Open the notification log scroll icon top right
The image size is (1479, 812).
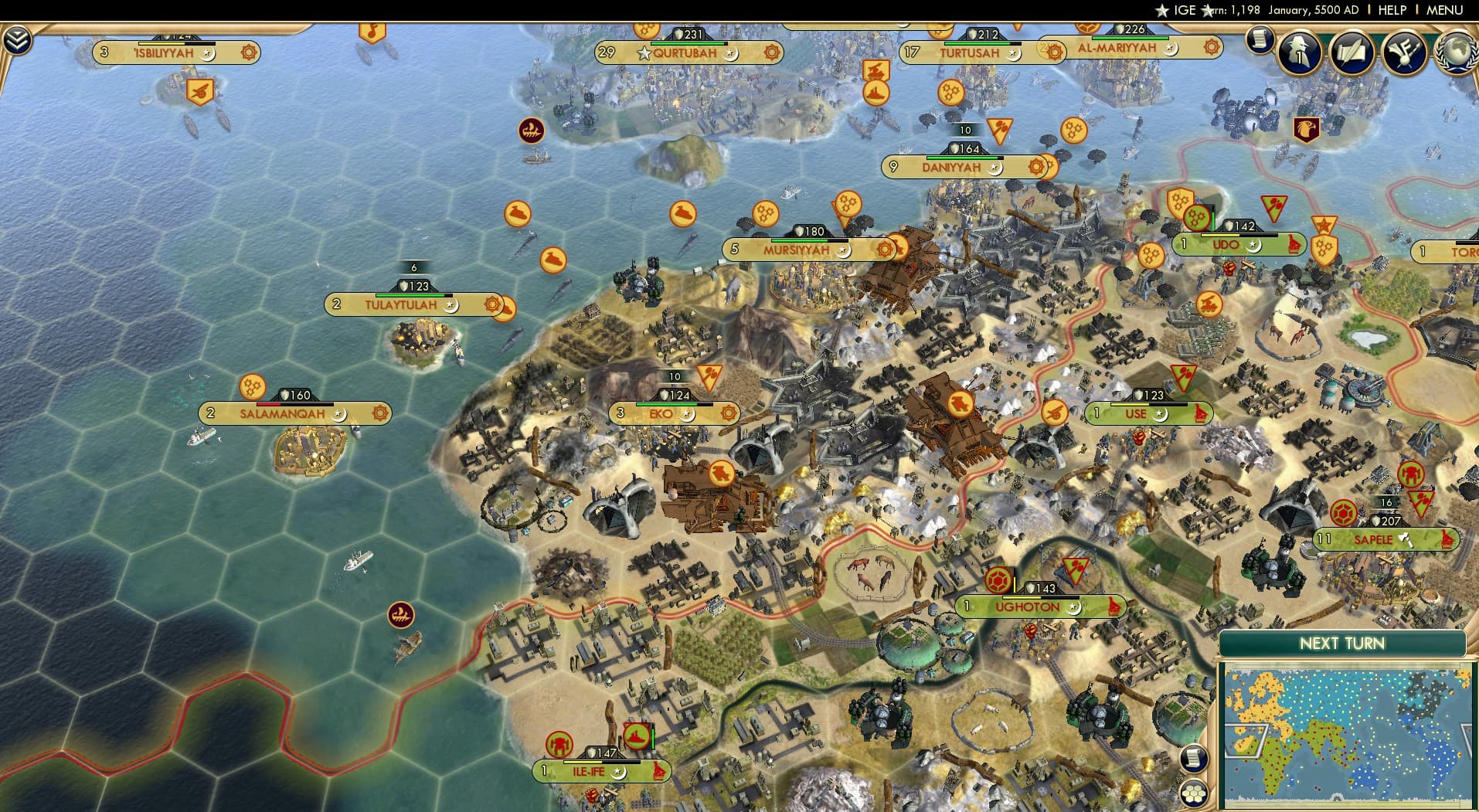tap(1260, 40)
